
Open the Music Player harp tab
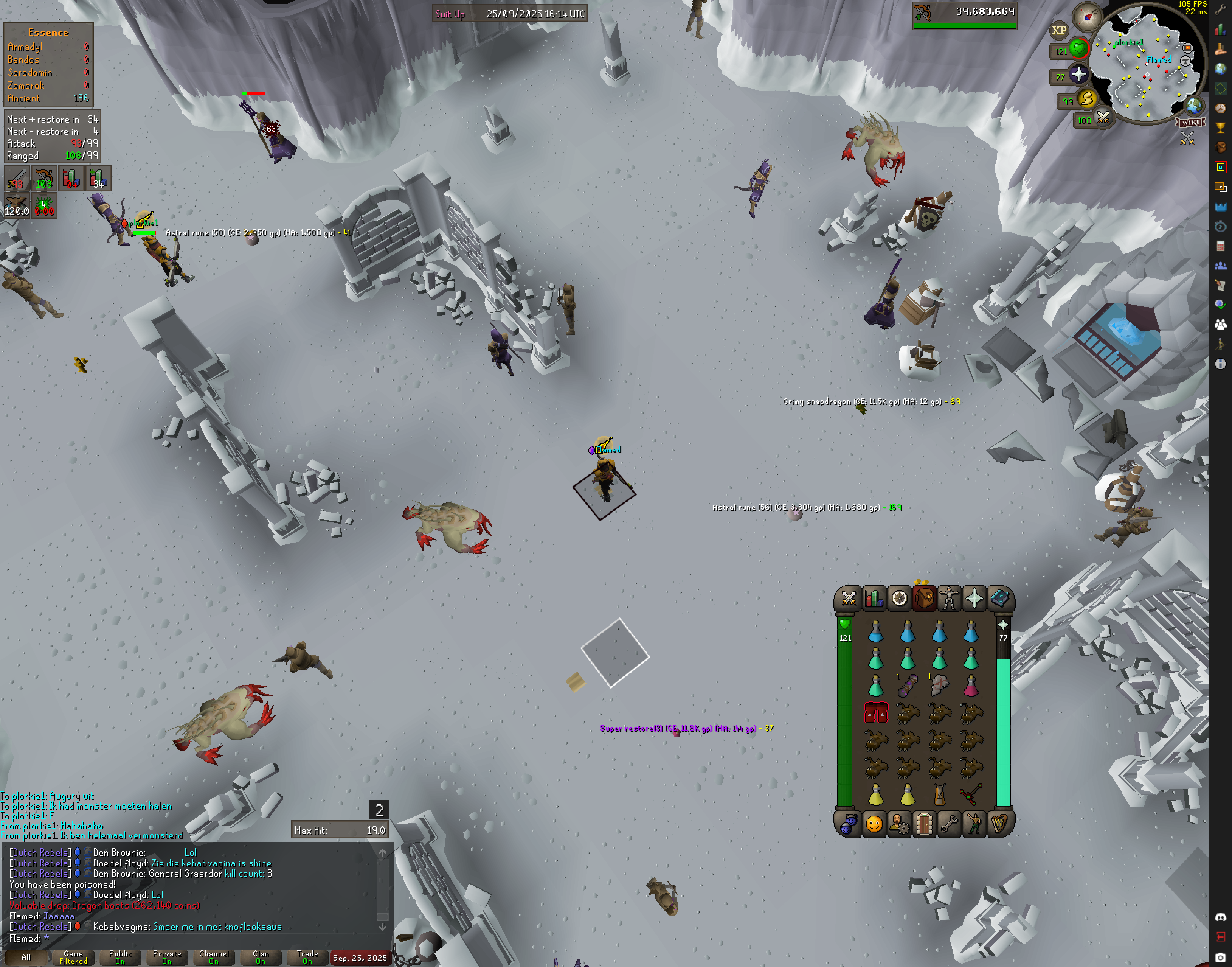point(999,824)
